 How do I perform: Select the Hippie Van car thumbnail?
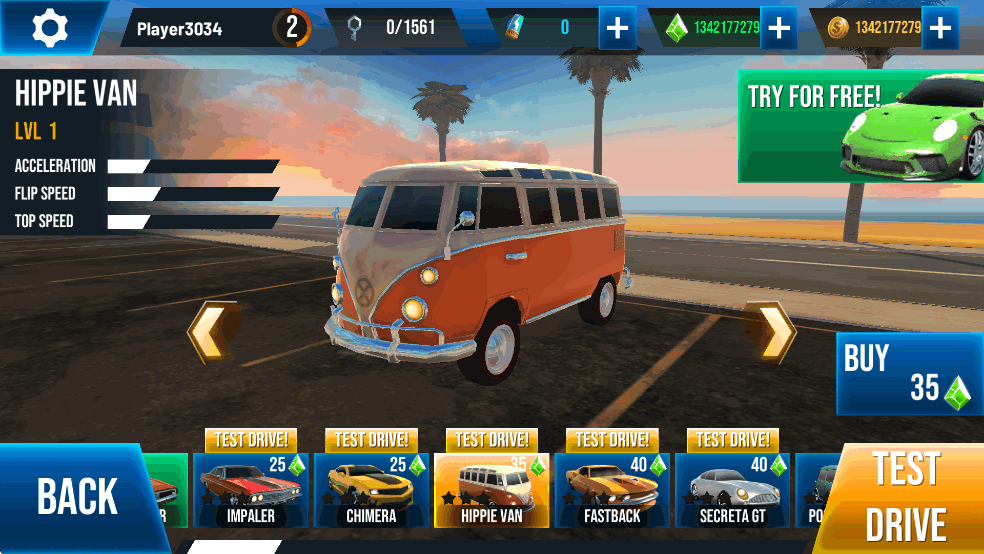pyautogui.click(x=491, y=490)
